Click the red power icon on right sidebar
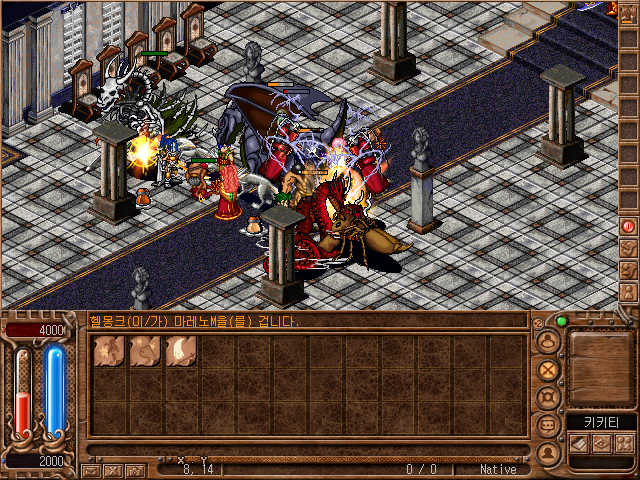640x480 pixels. coord(628,226)
